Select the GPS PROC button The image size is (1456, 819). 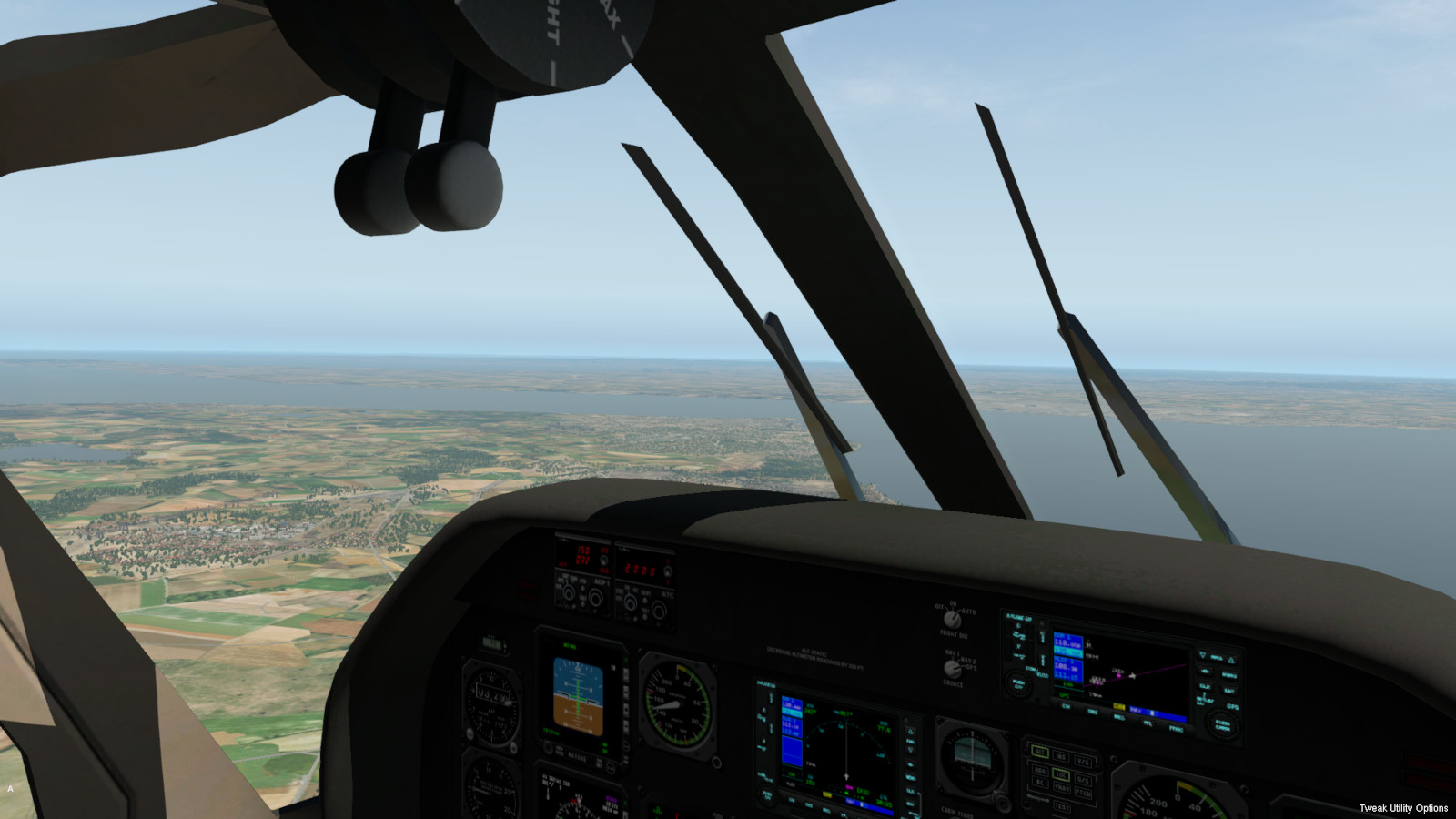(1176, 729)
